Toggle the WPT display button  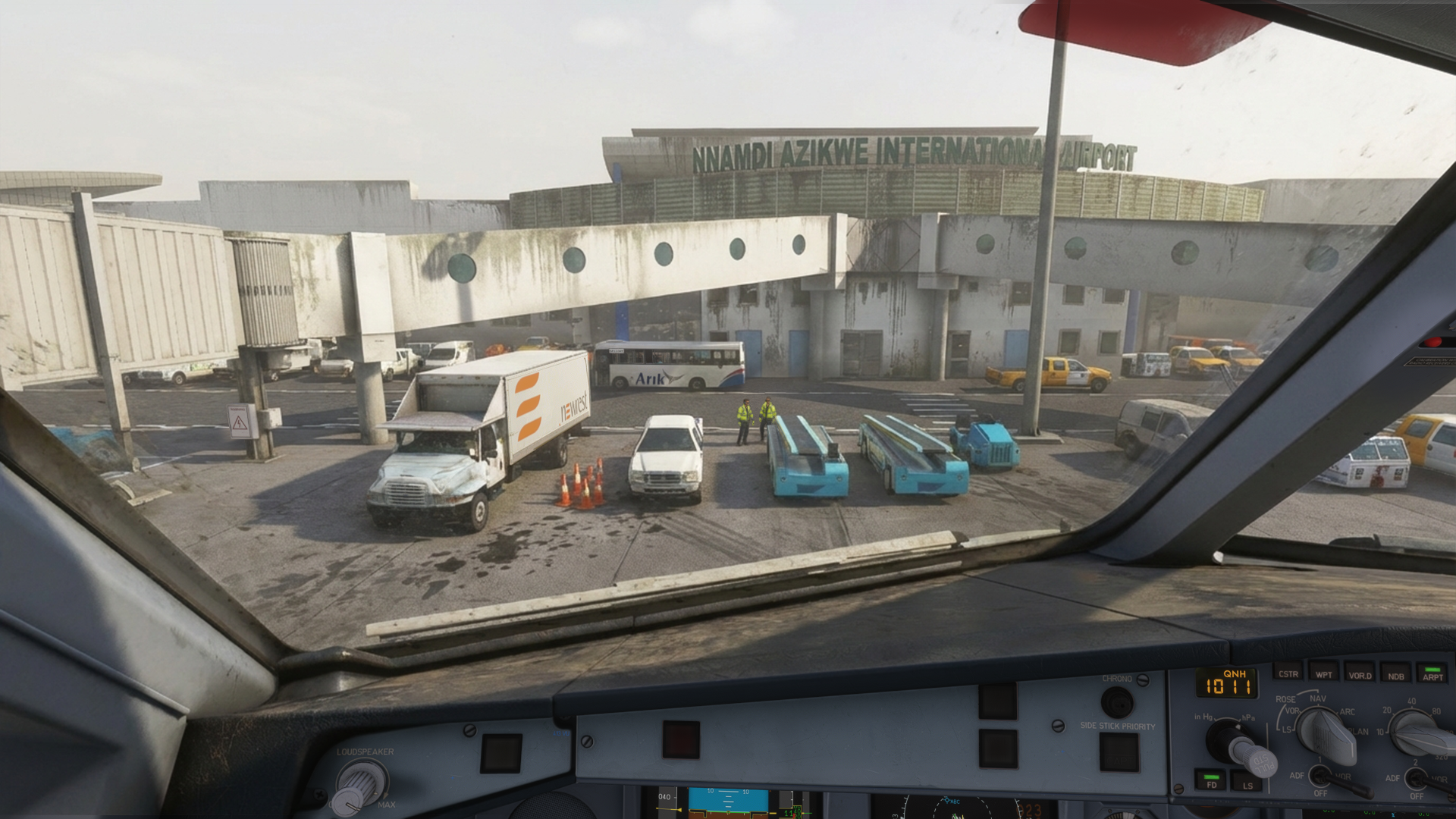click(1323, 673)
